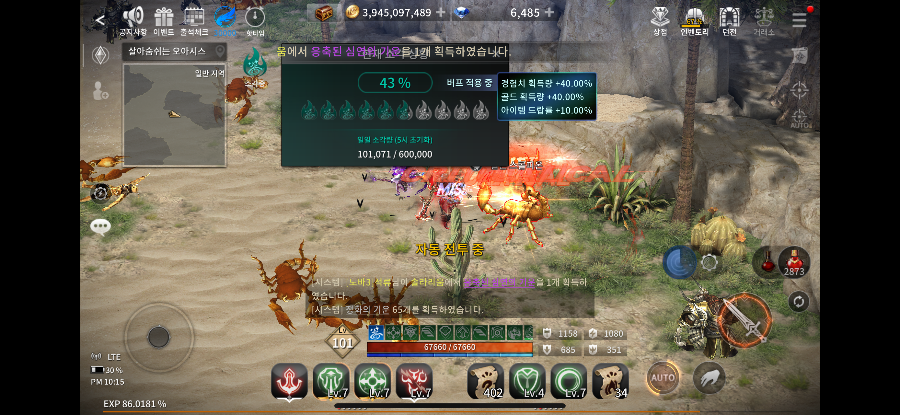Collapse the top bar with back arrow
This screenshot has height=415, width=900.
click(100, 19)
